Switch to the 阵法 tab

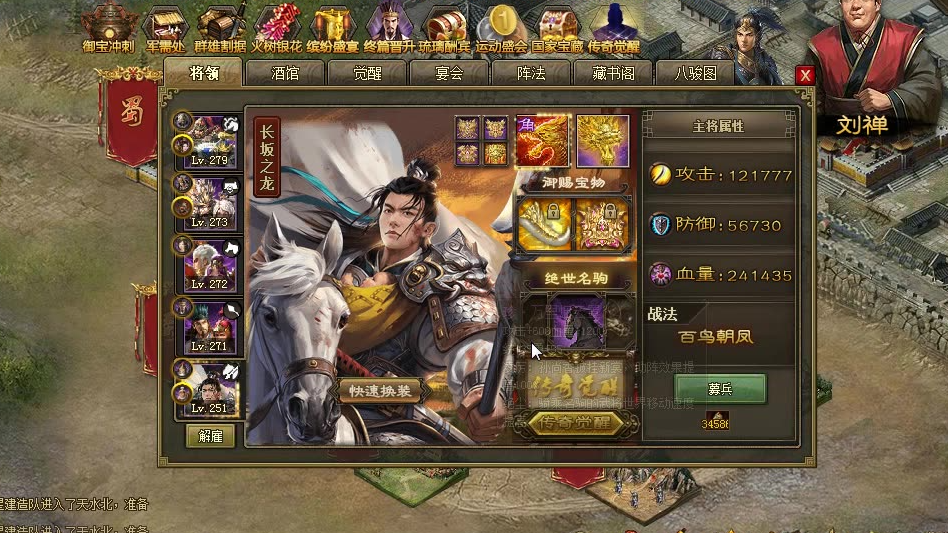click(531, 73)
